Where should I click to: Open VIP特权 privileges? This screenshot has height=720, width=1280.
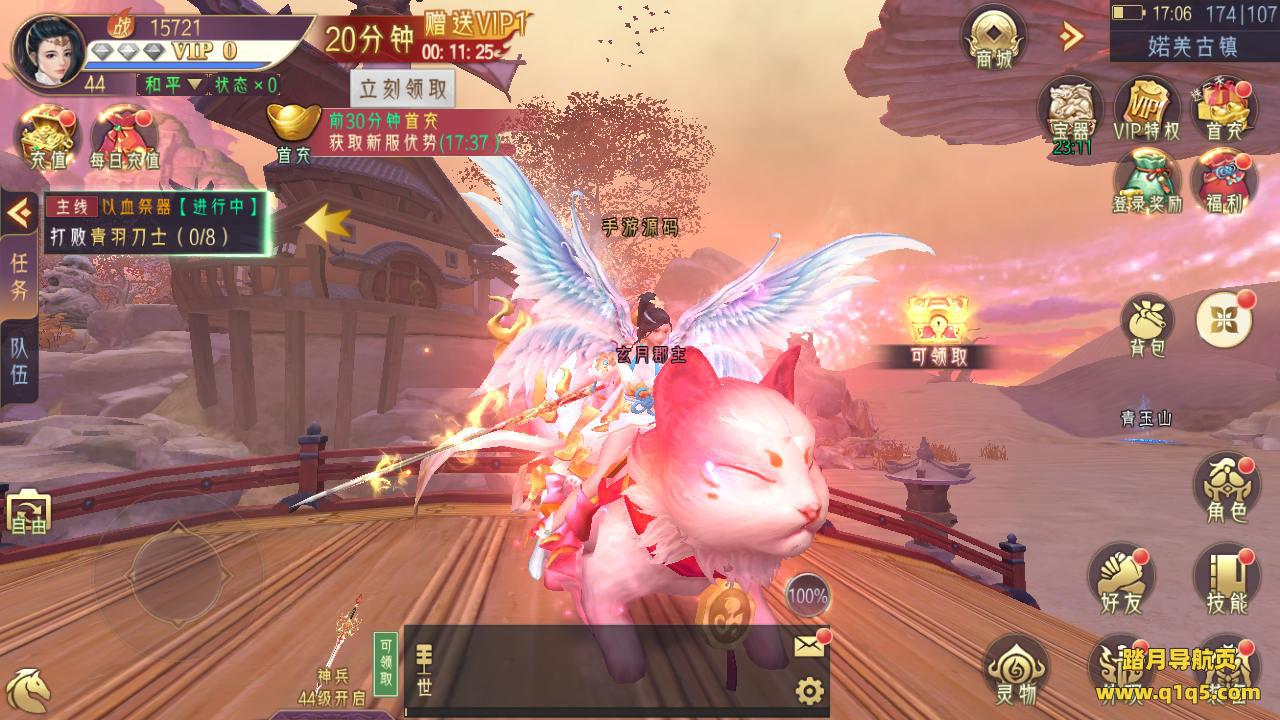tap(1146, 110)
